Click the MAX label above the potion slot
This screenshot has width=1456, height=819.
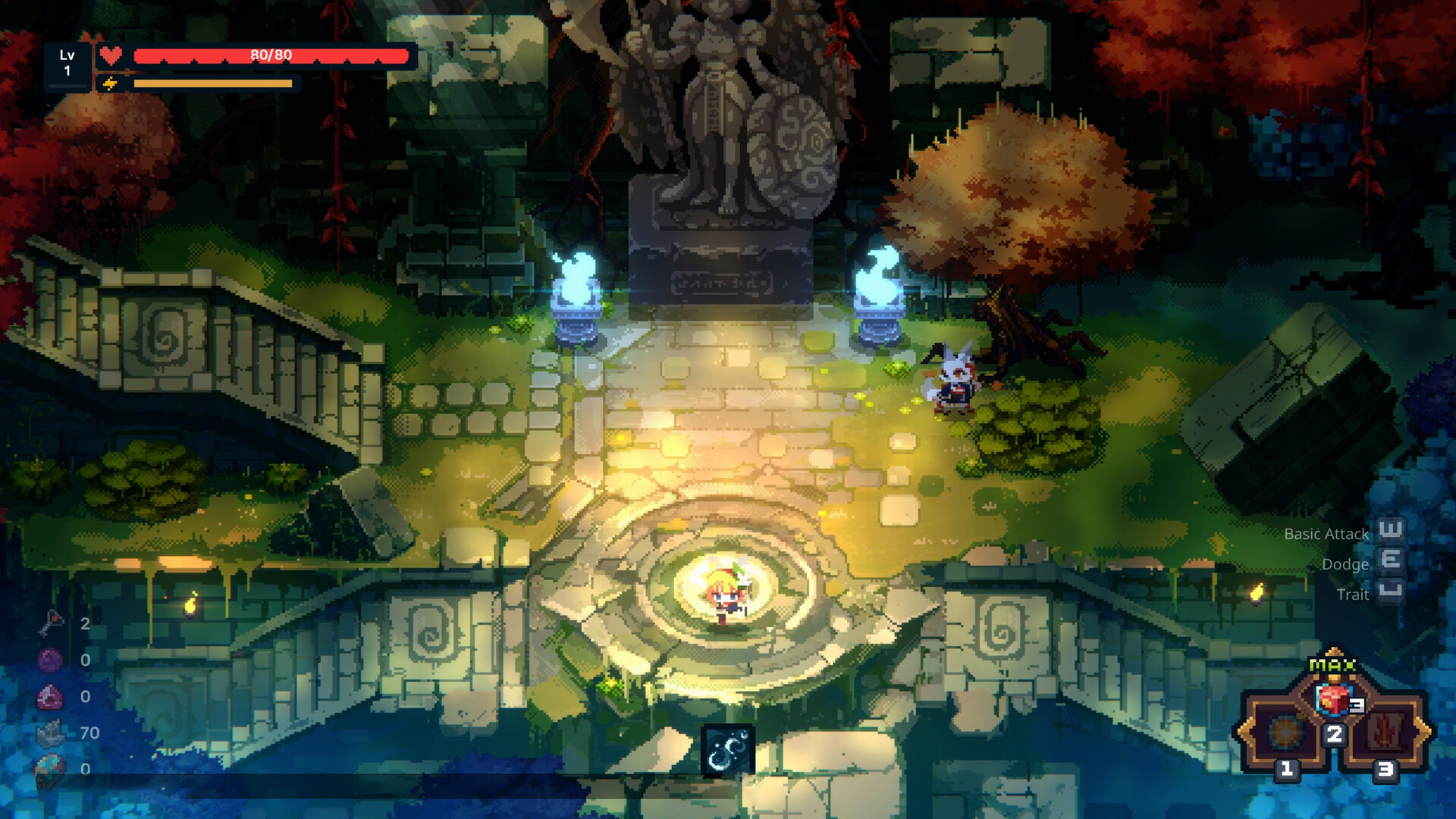point(1332,666)
